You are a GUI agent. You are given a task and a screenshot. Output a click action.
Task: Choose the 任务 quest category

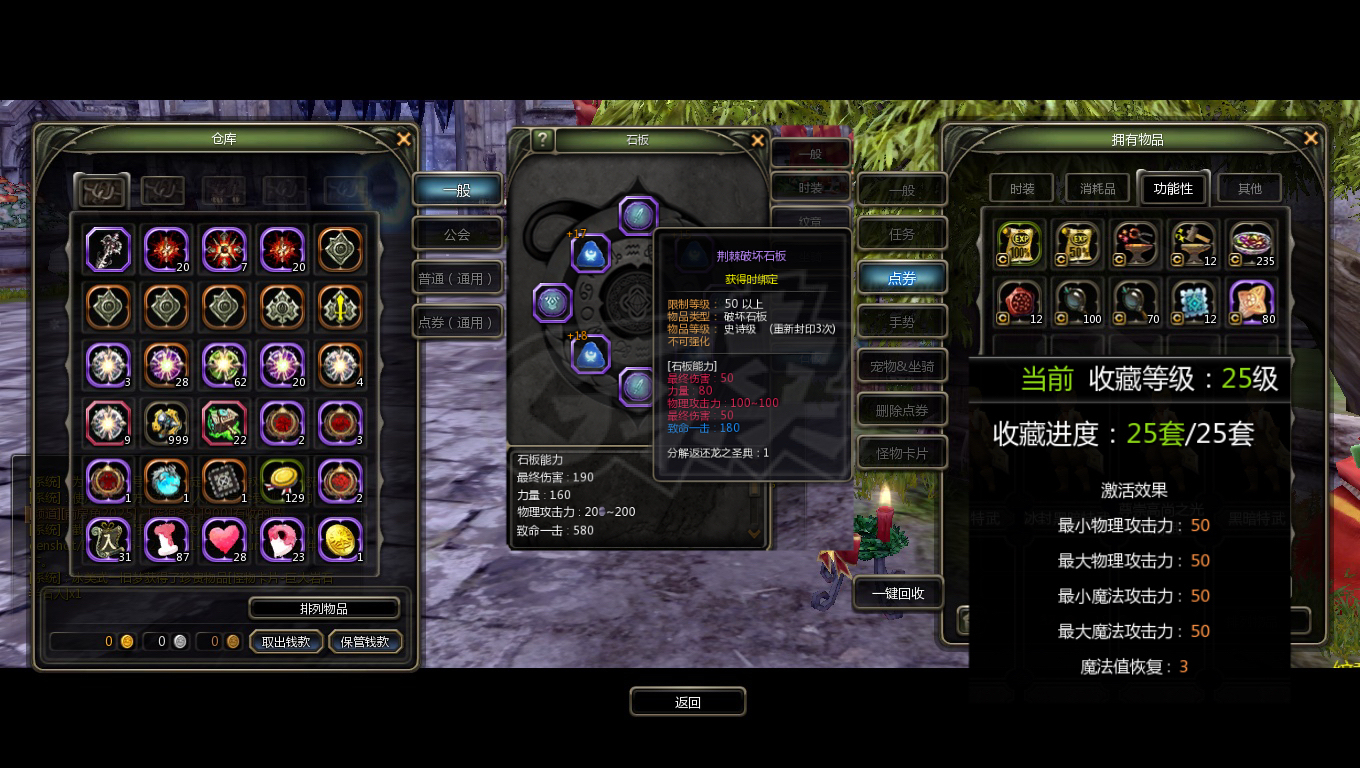click(x=902, y=234)
